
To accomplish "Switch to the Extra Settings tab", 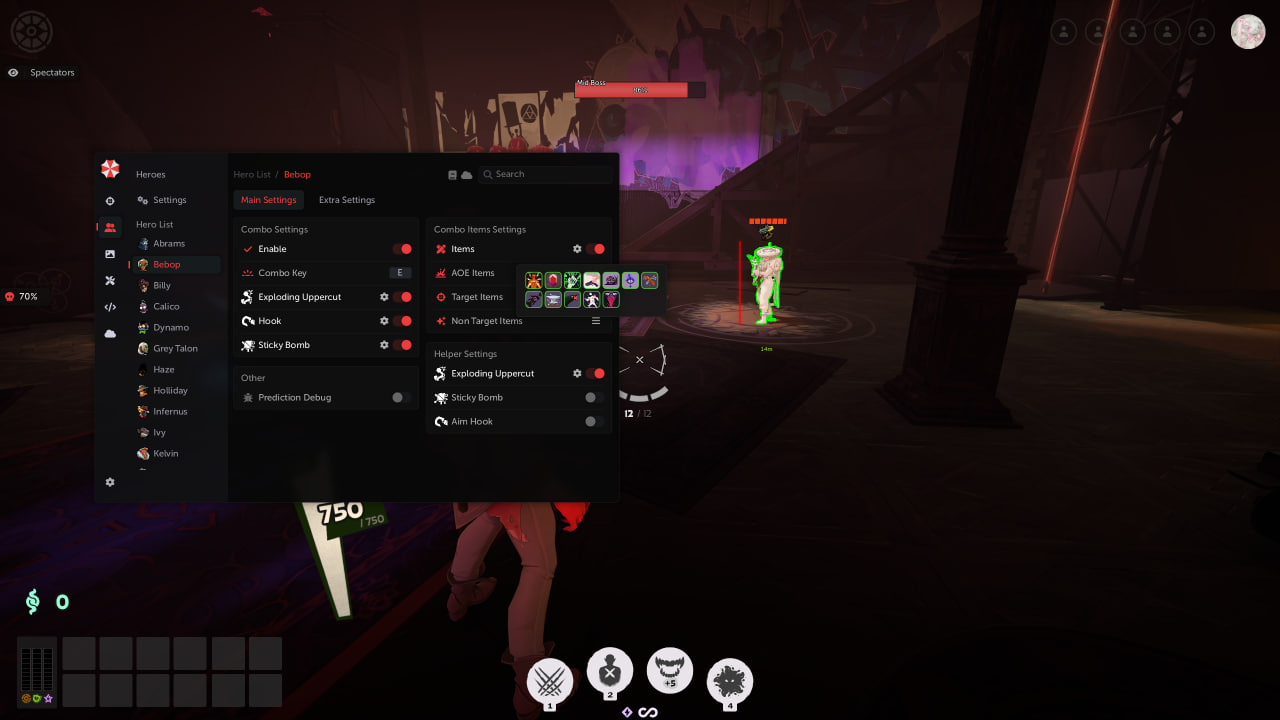I will click(346, 200).
